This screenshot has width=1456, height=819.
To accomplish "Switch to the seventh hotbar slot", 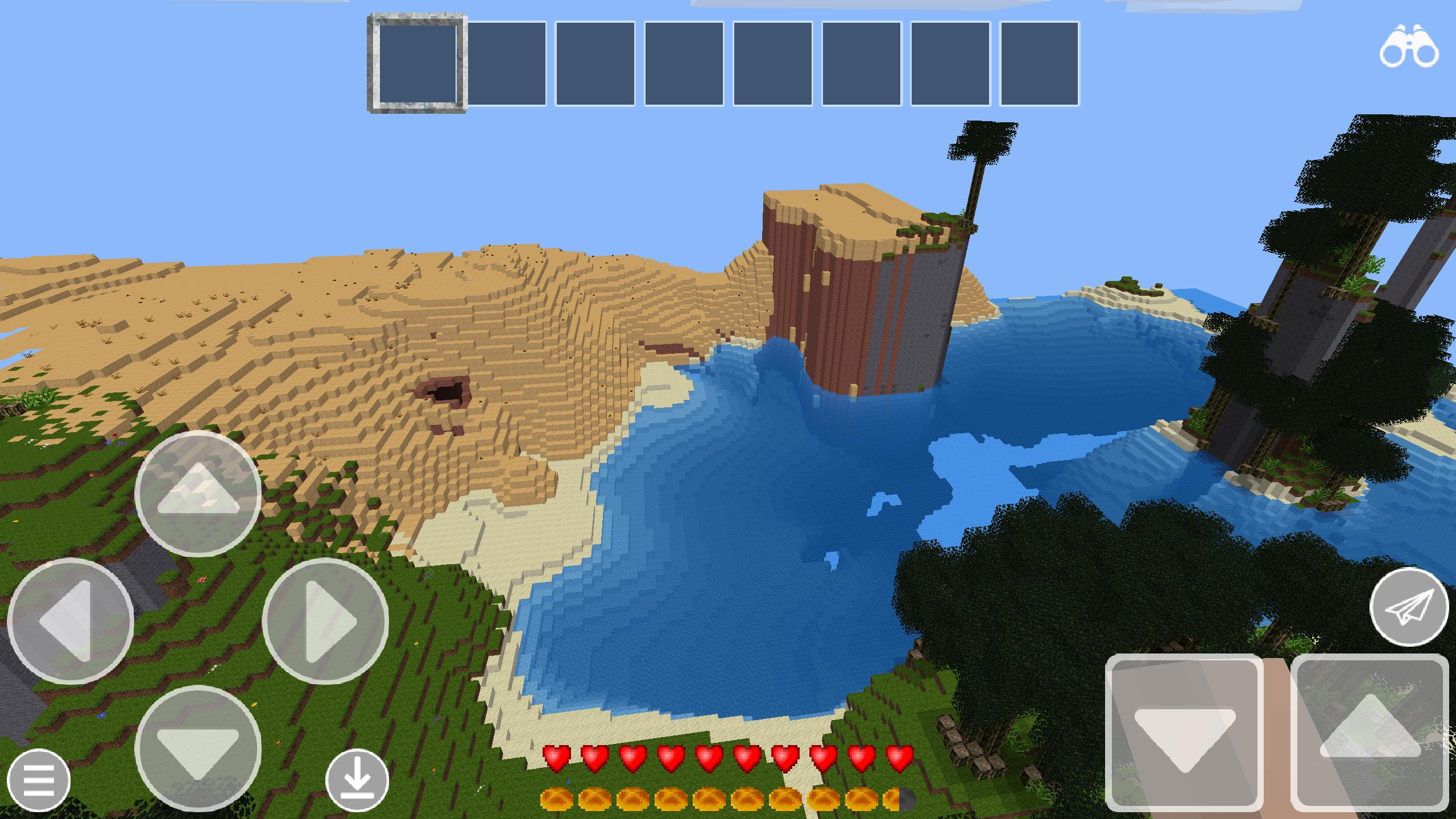I will tap(951, 63).
